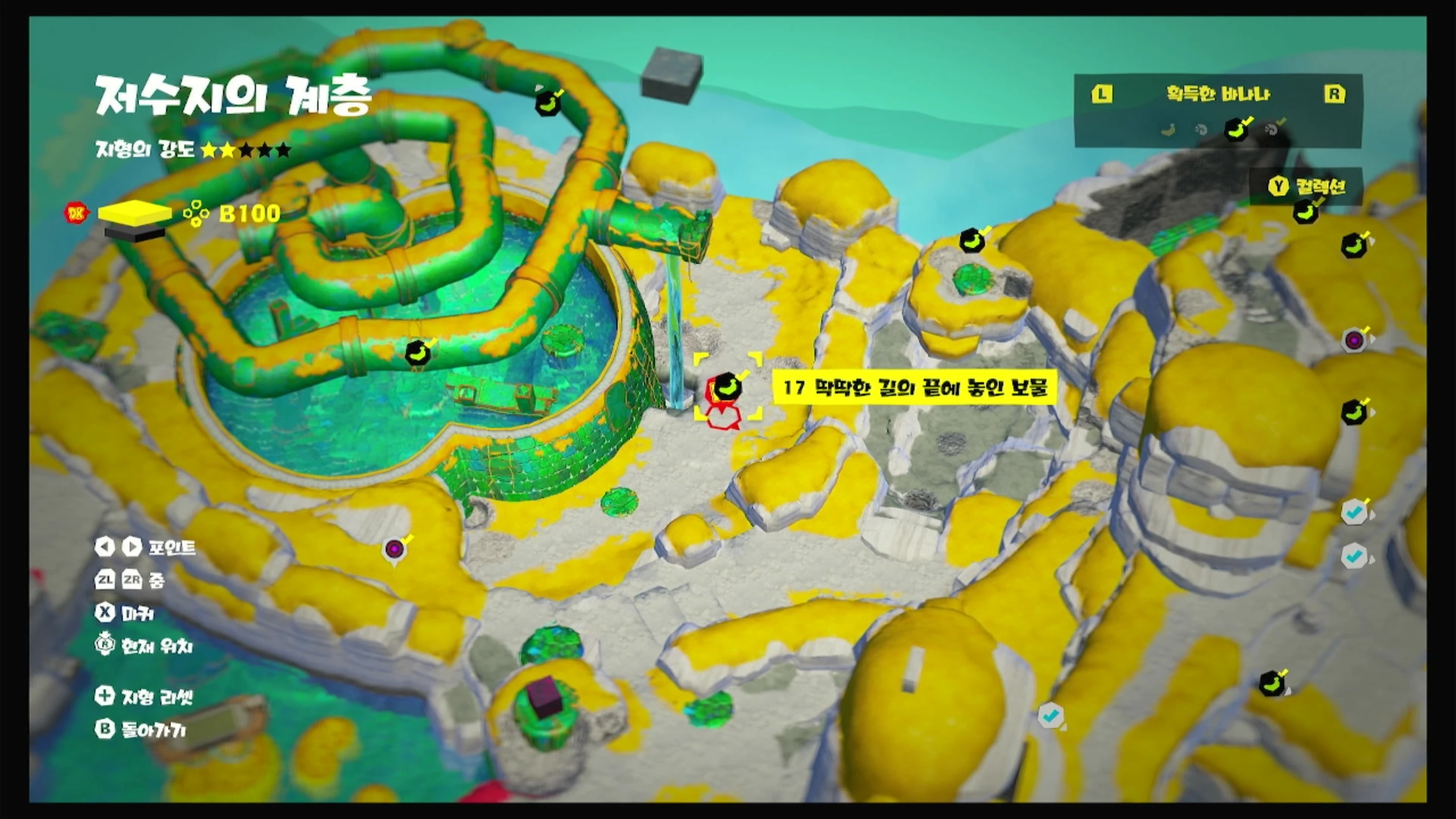This screenshot has height=819, width=1456.
Task: Choose the collected bananas filter icon
Action: click(x=1236, y=129)
